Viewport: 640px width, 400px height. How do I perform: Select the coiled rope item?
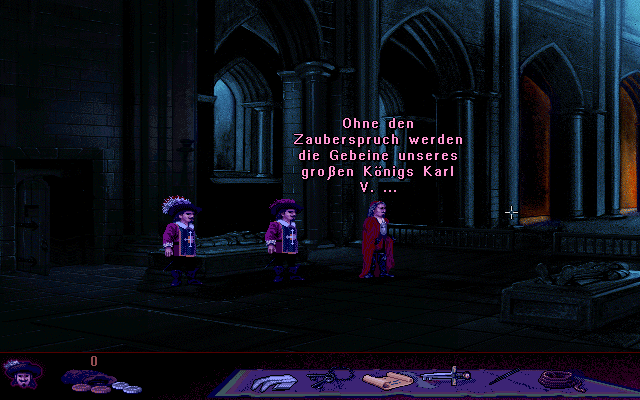(x=557, y=379)
